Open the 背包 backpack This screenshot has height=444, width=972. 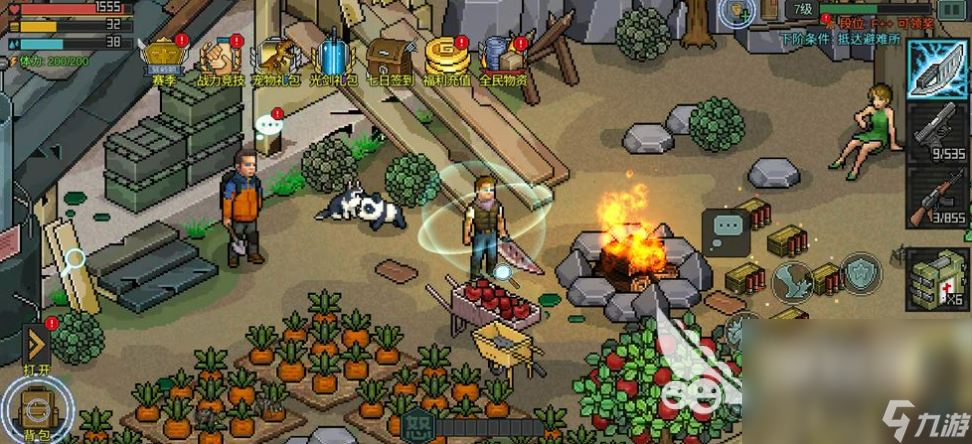tap(37, 408)
